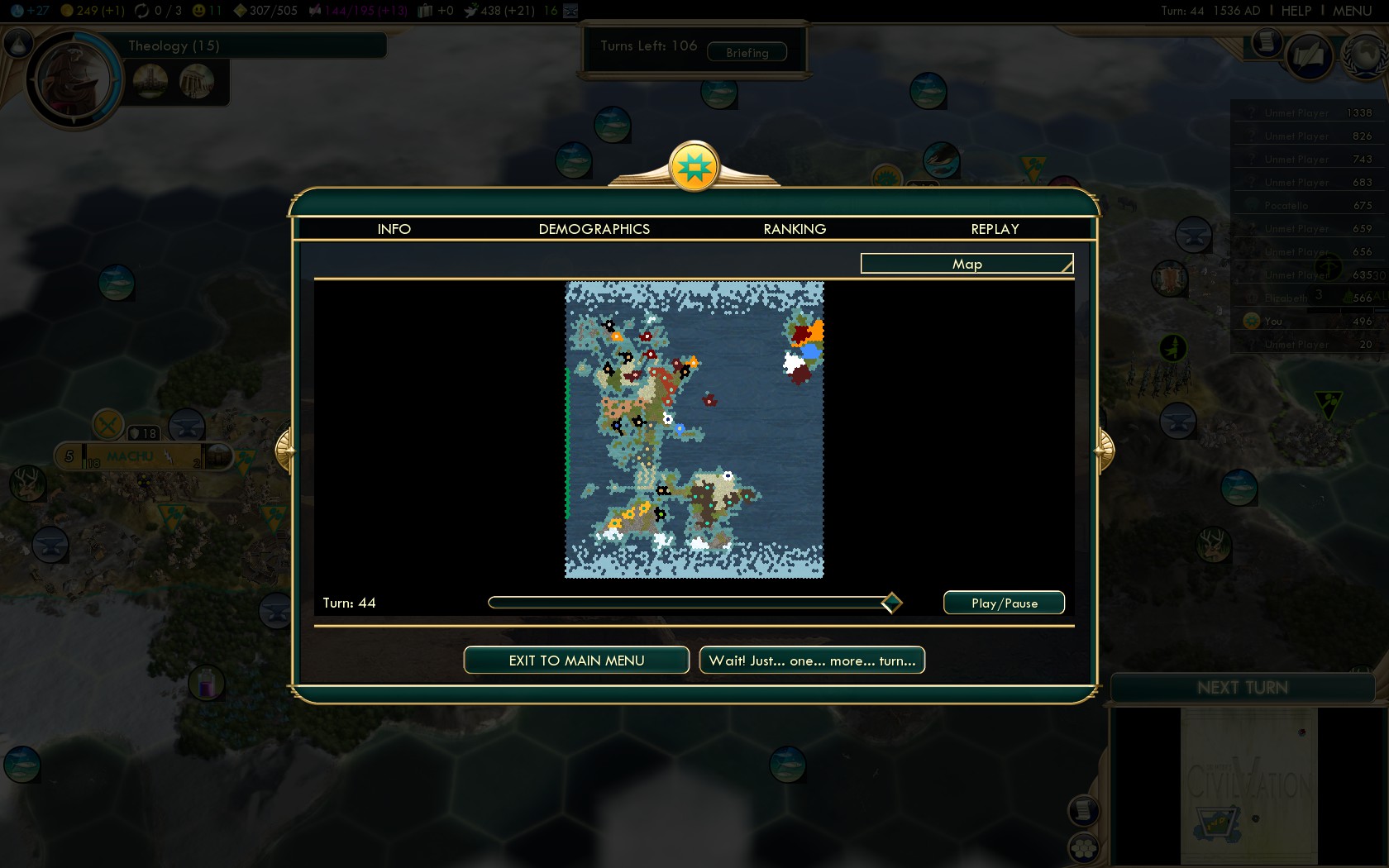
Task: Click the NEXT TURN button
Action: pos(1242,688)
